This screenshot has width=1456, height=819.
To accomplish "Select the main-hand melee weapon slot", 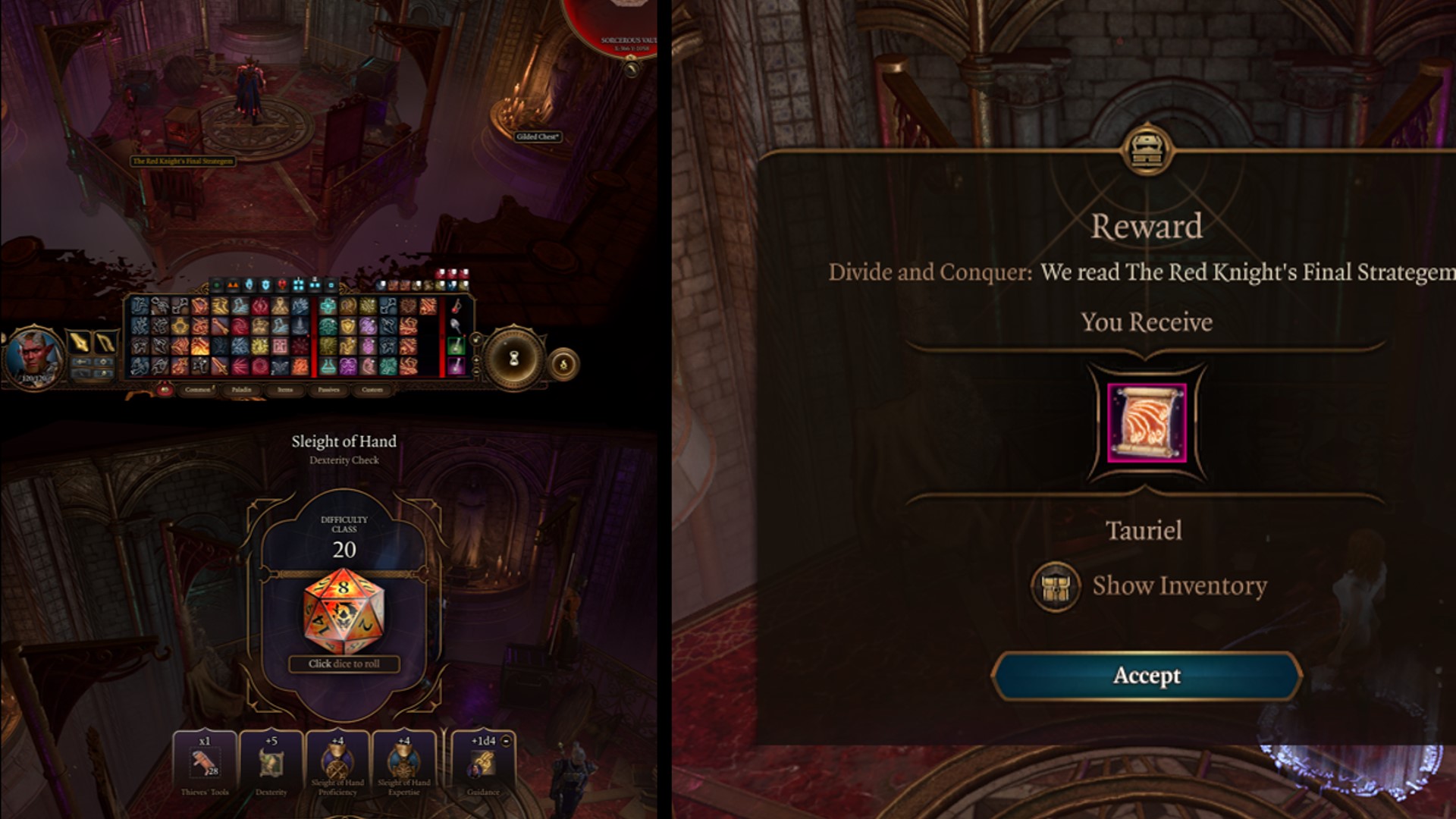I will click(79, 342).
